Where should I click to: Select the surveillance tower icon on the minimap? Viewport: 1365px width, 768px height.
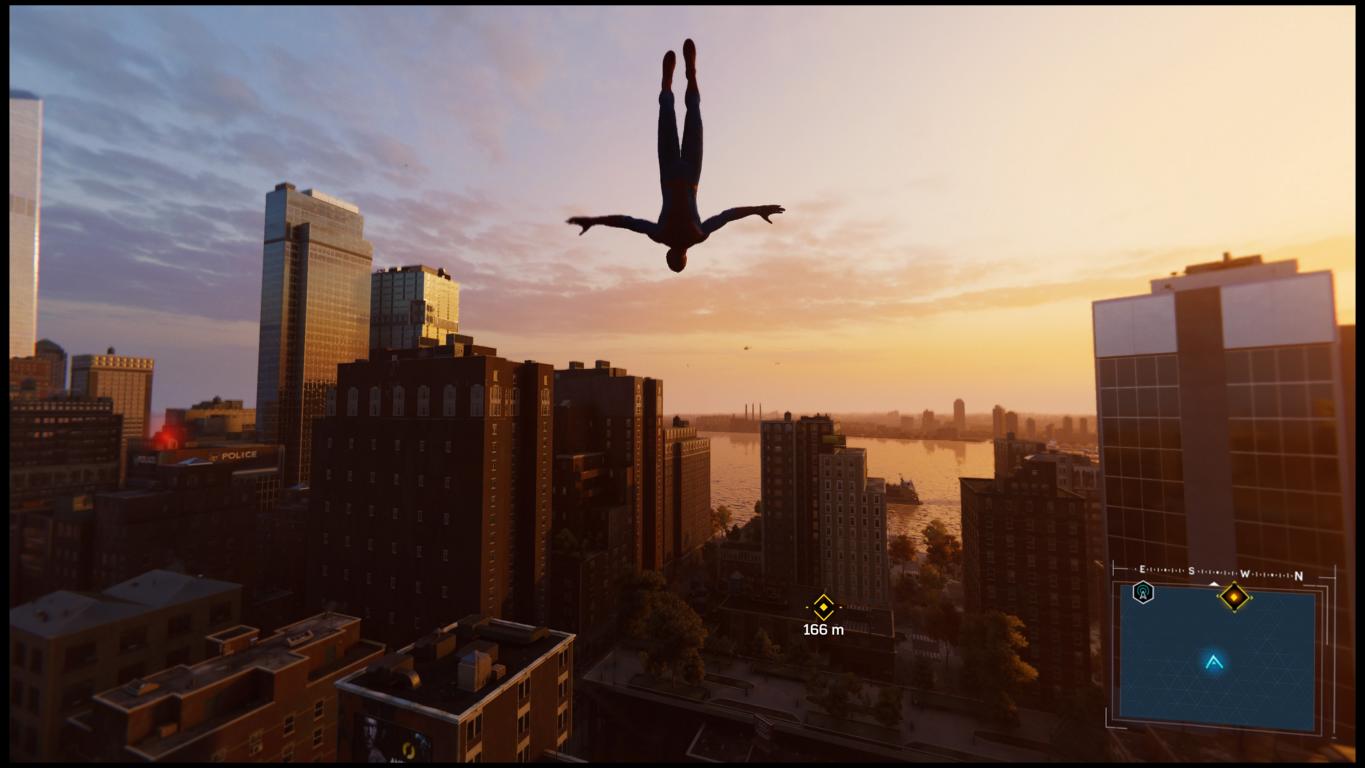click(1143, 592)
